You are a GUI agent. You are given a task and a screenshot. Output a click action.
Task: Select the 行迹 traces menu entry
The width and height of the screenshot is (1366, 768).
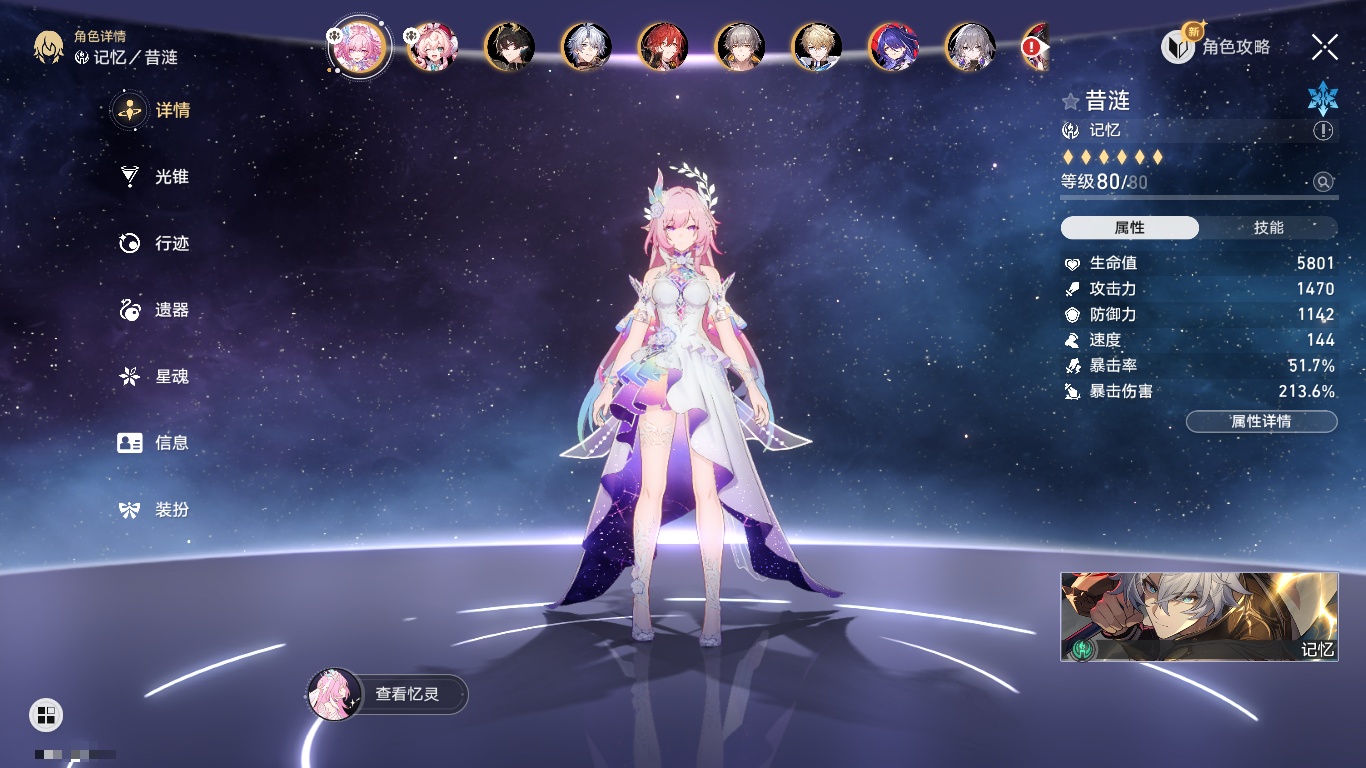coord(154,243)
